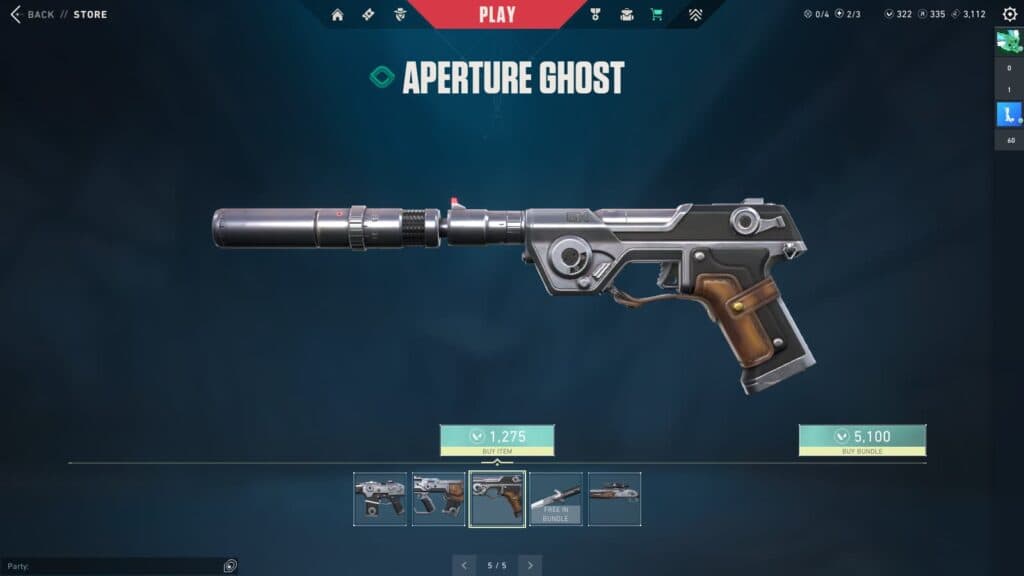Select the second rifle skin thumbnail
The width and height of the screenshot is (1024, 576).
coord(438,499)
